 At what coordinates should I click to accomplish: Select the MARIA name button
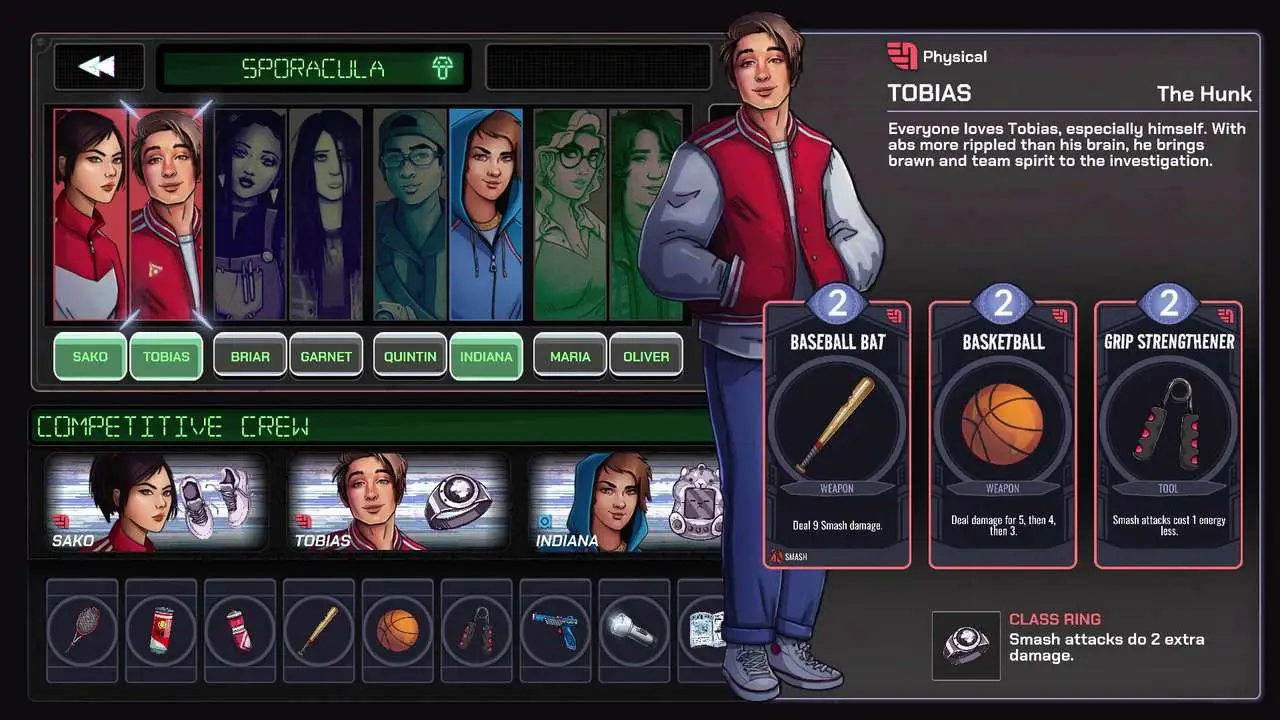click(x=570, y=356)
